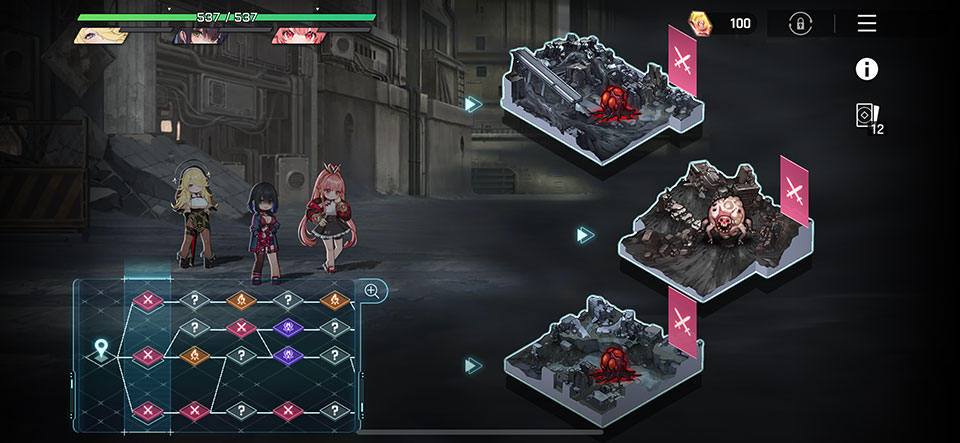Image resolution: width=960 pixels, height=443 pixels.
Task: Select the pink-haired character portrait
Action: [298, 36]
